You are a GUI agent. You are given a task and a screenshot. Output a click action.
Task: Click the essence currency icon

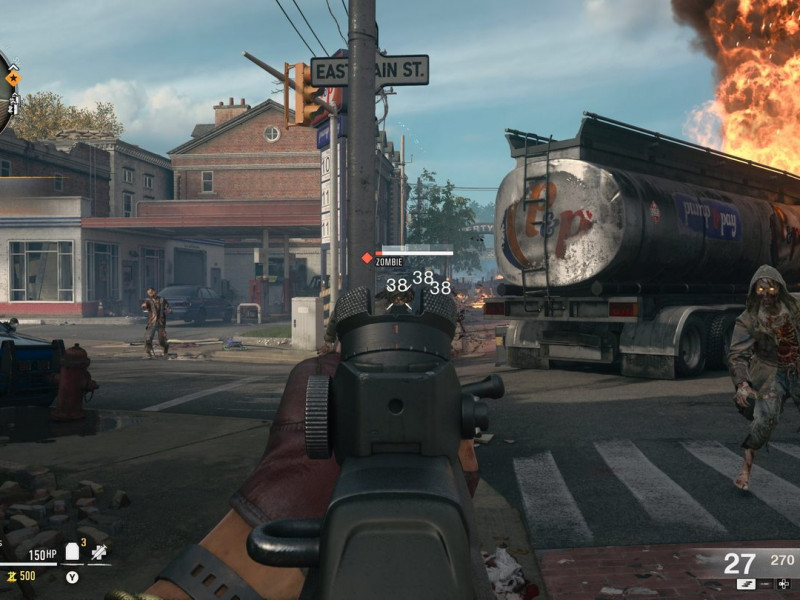11,576
